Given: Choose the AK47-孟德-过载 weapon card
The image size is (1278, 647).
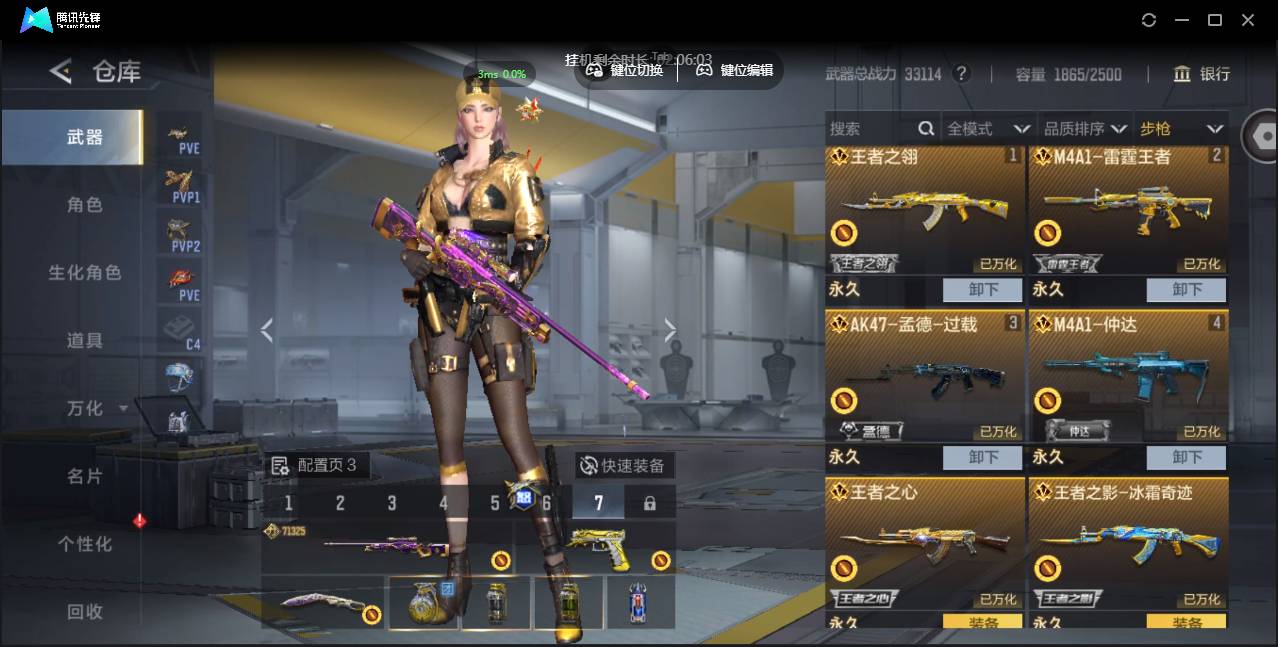Looking at the screenshot, I should point(924,380).
